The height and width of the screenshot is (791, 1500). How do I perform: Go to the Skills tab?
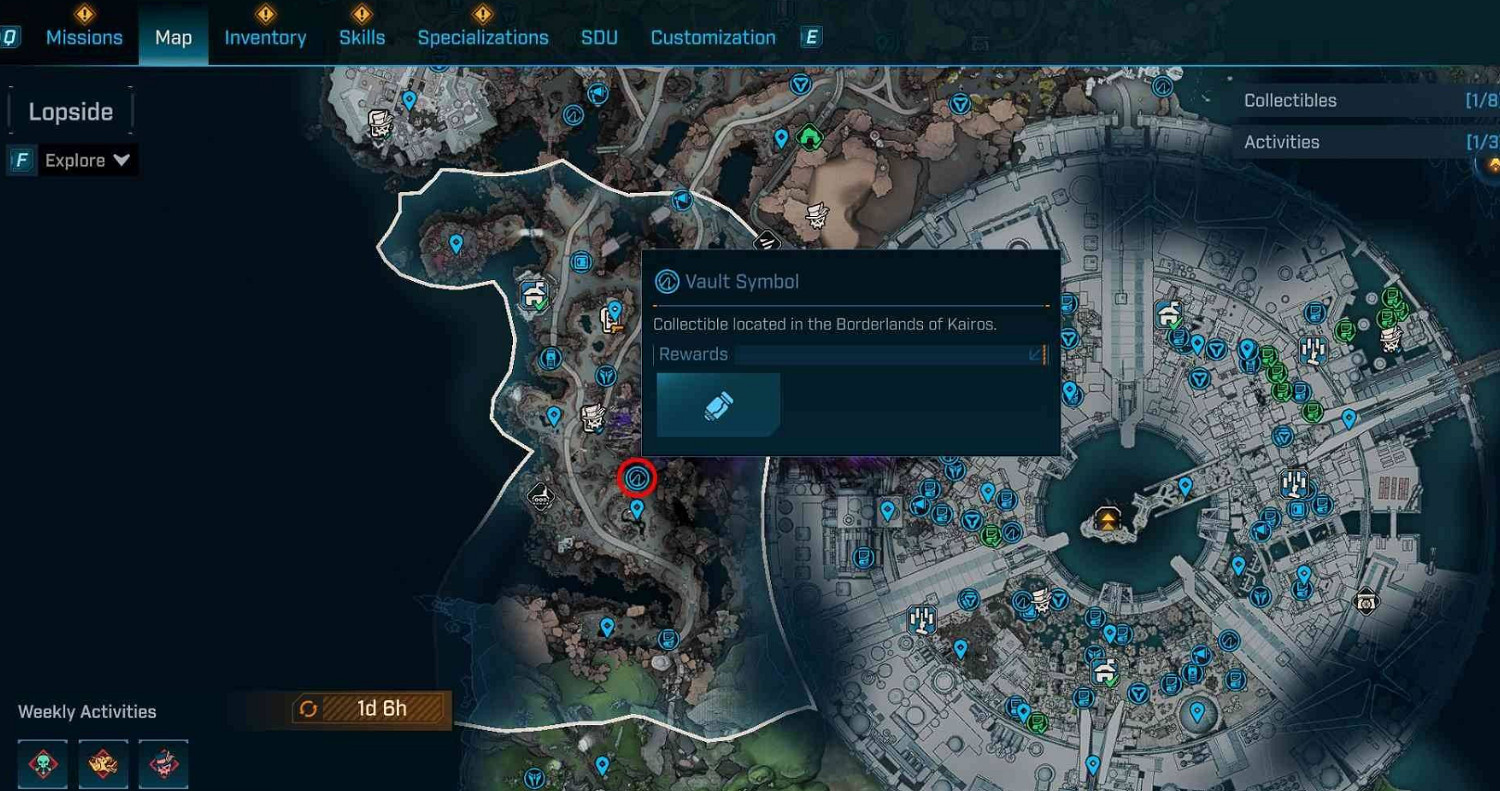tap(362, 38)
